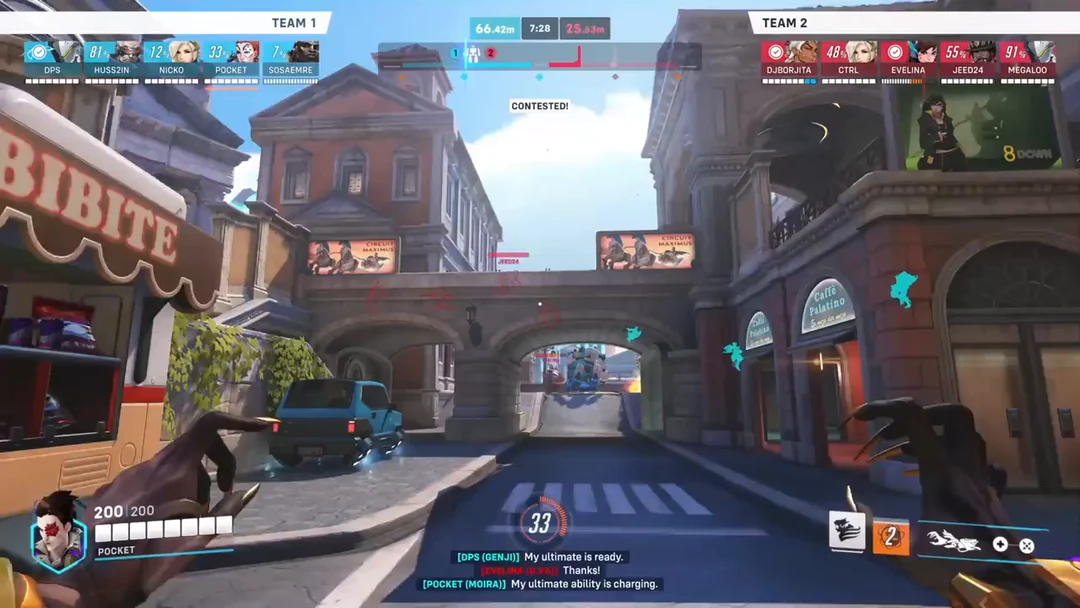Click the Moira hero portrait
Viewport: 1080px width, 608px height.
pos(58,532)
